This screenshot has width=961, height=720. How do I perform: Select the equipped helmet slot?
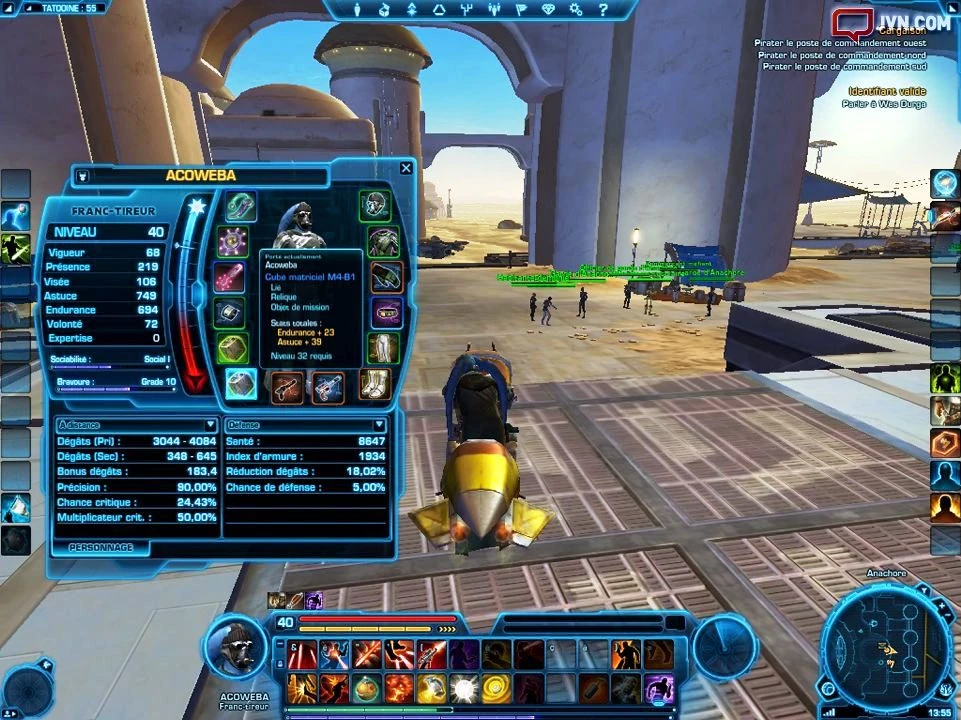(375, 205)
